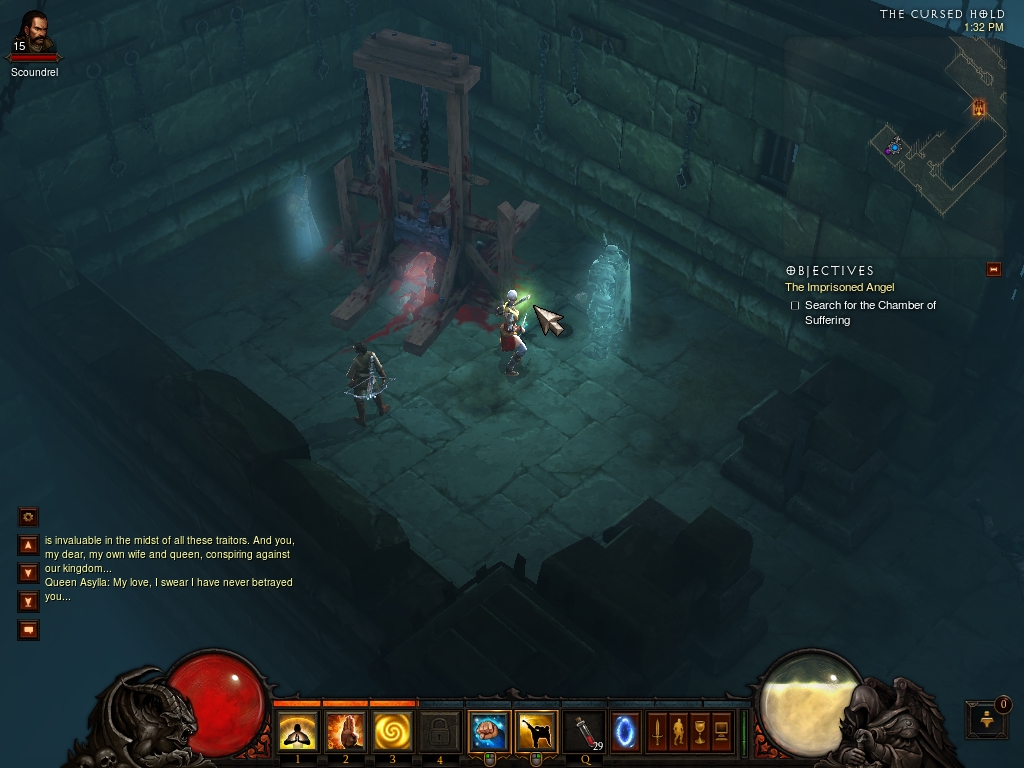The height and width of the screenshot is (768, 1024).
Task: Open chat settings gear button
Action: pos(29,517)
